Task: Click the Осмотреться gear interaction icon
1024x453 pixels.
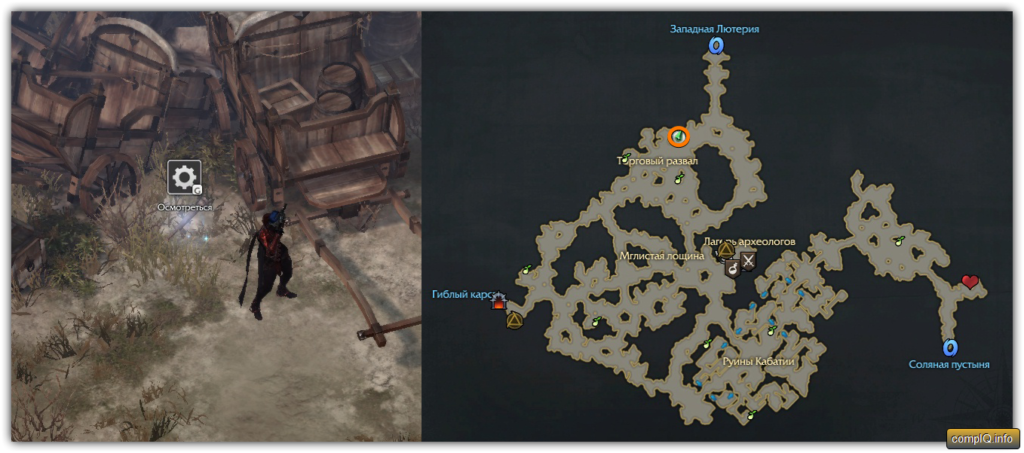Action: pos(184,178)
